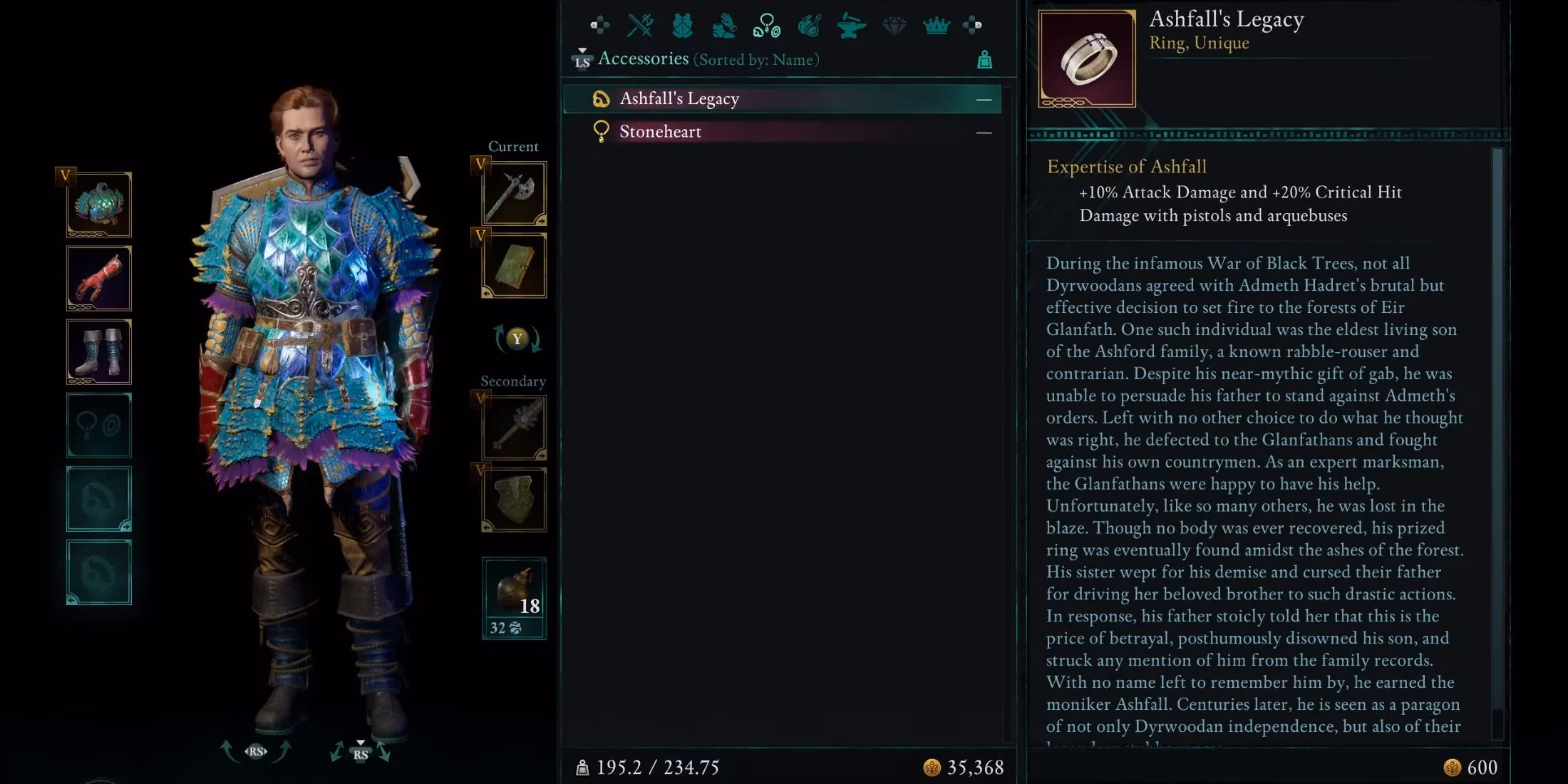Select the secondary shield slot
The width and height of the screenshot is (1568, 784).
click(x=514, y=500)
